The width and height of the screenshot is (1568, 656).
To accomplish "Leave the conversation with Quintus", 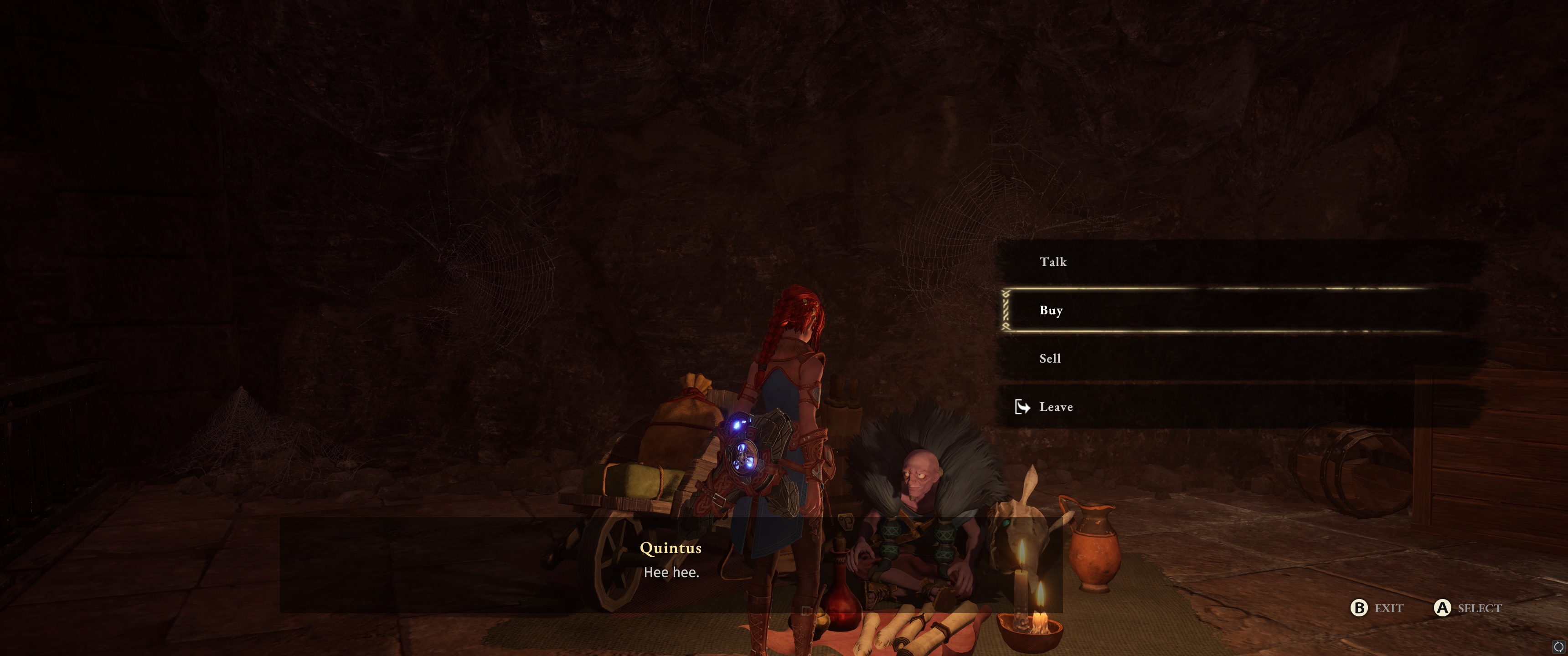I will point(1056,406).
